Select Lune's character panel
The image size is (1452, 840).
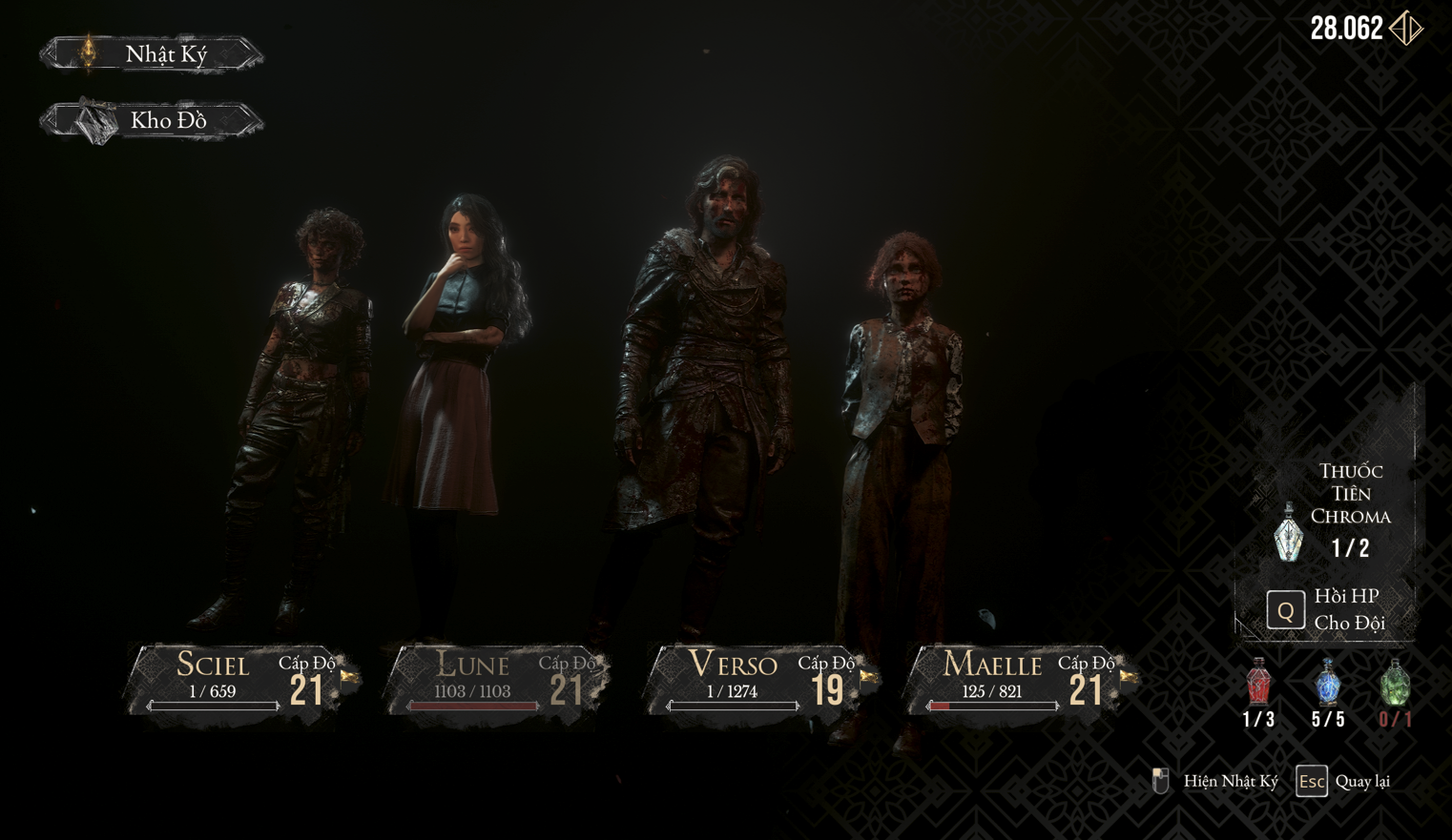[500, 681]
